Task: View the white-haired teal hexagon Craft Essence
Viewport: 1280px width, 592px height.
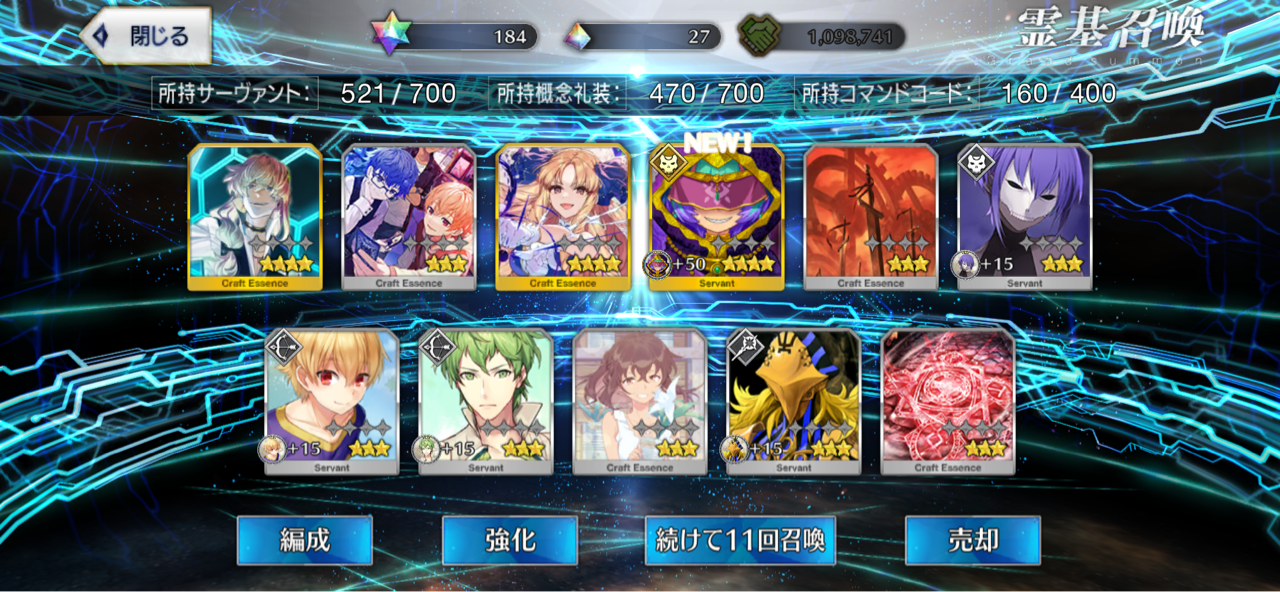Action: tap(255, 217)
